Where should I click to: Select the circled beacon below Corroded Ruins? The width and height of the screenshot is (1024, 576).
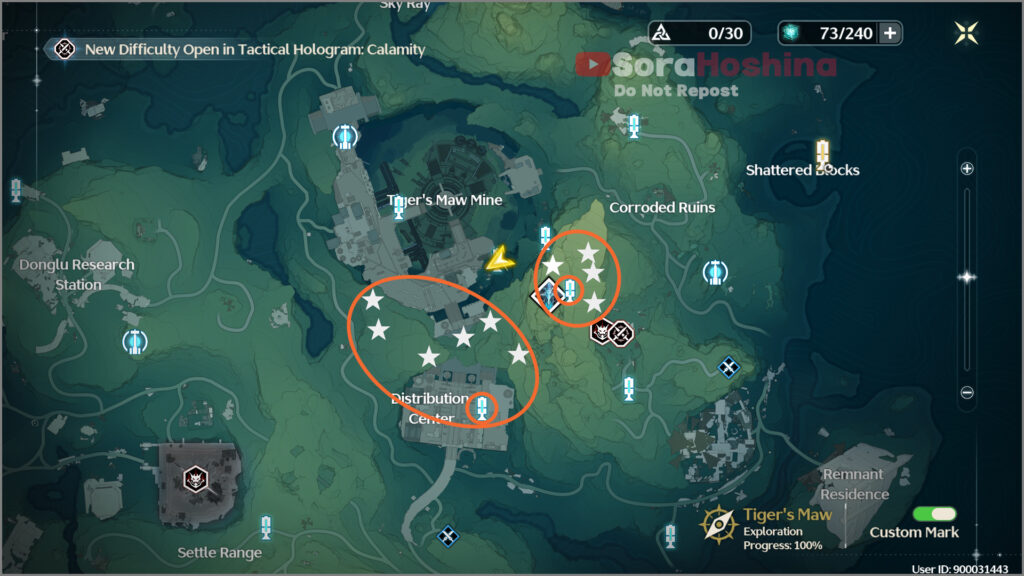pyautogui.click(x=570, y=290)
